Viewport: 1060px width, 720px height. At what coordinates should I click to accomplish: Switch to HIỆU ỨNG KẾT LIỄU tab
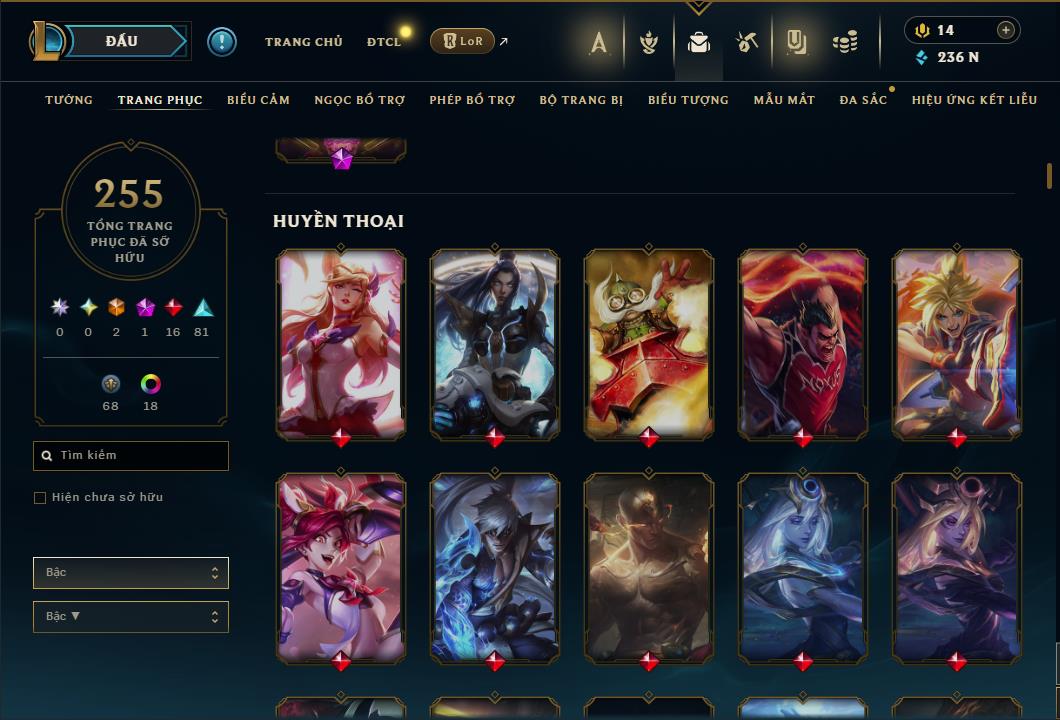point(974,100)
